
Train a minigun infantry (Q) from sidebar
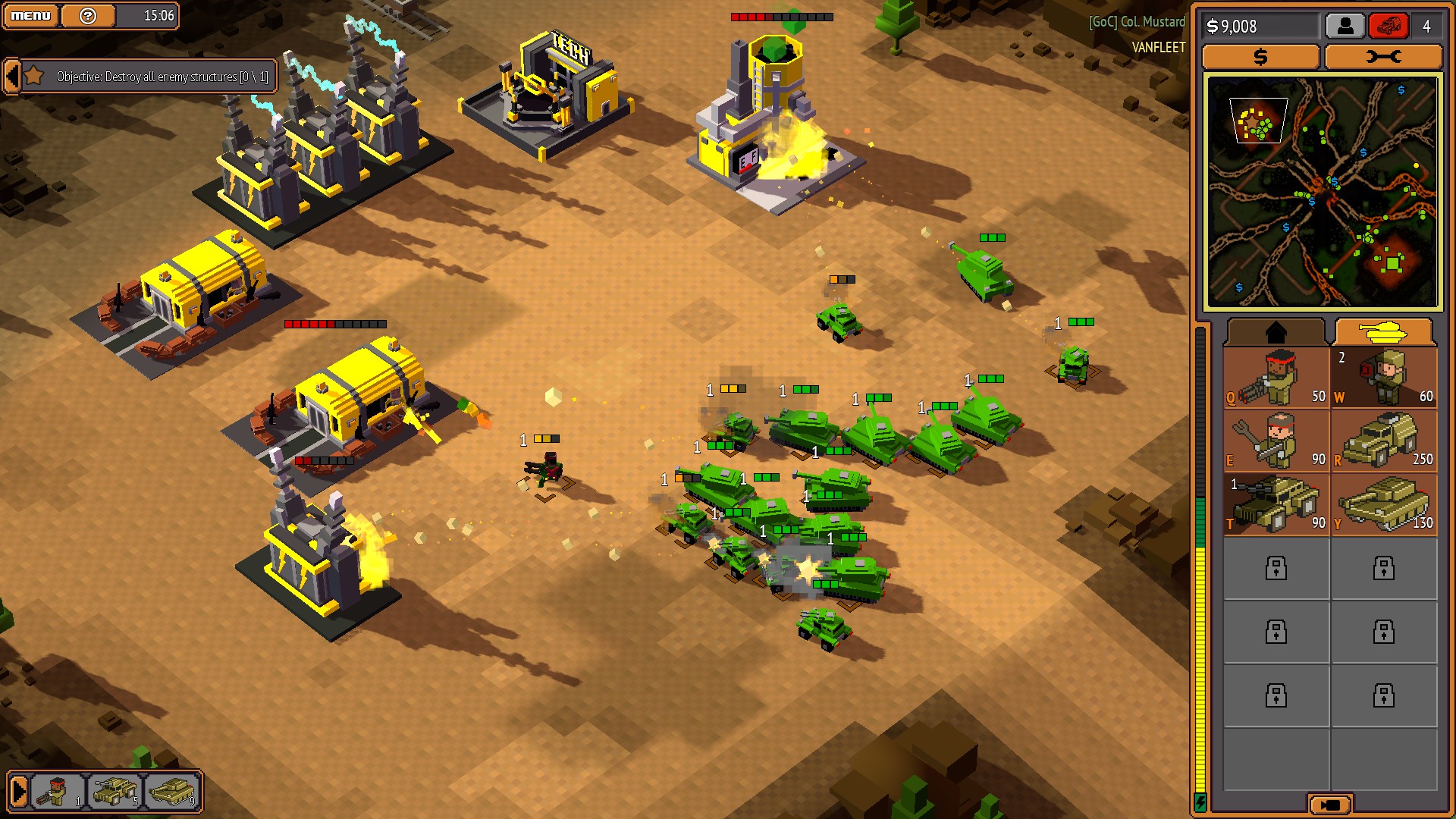coord(1275,377)
